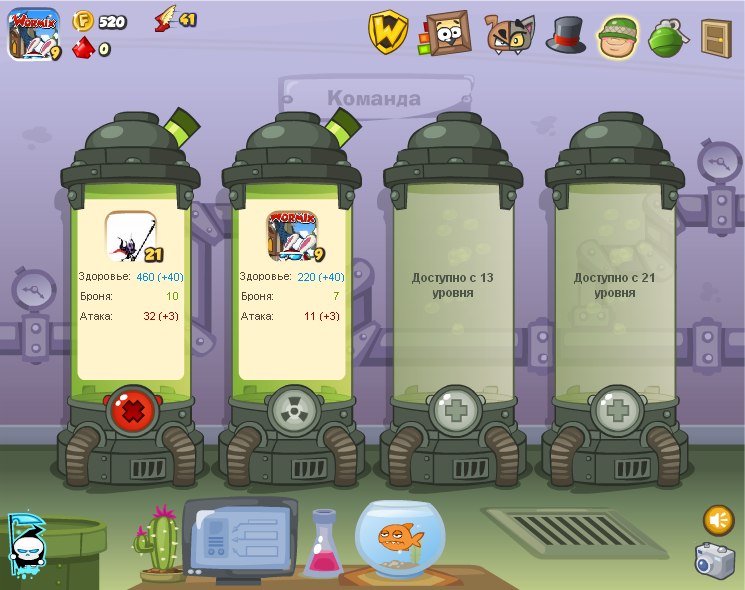Click the gold coin currency icon
This screenshot has width=745, height=590.
tap(84, 21)
